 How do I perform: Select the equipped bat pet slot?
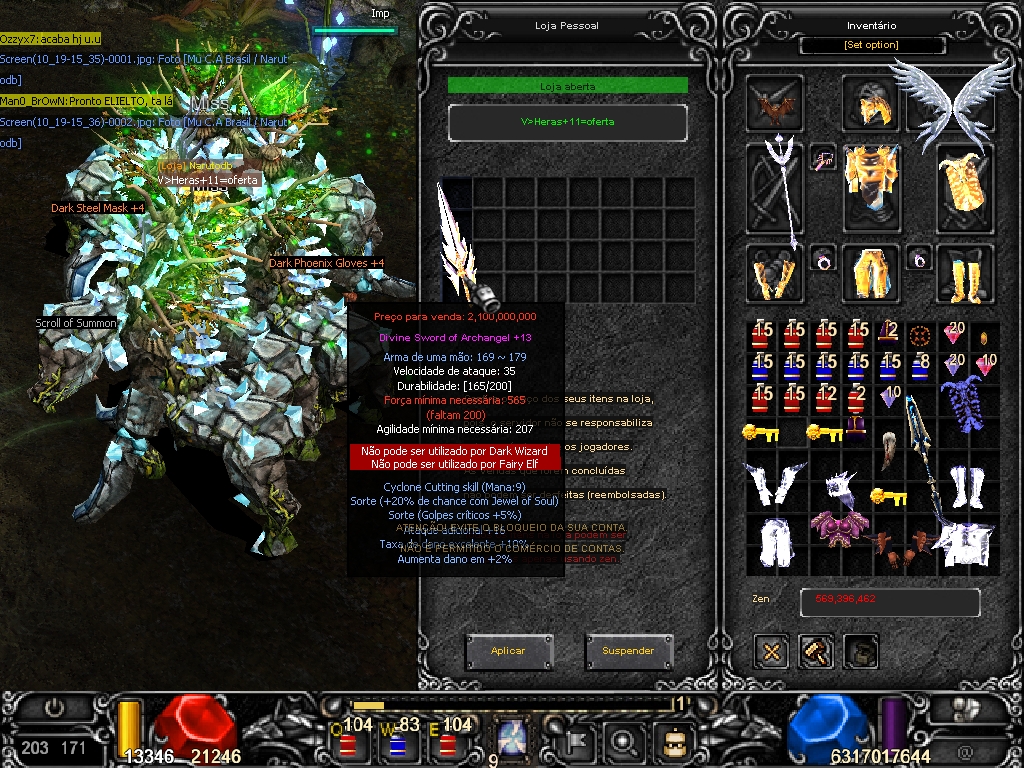tap(774, 103)
